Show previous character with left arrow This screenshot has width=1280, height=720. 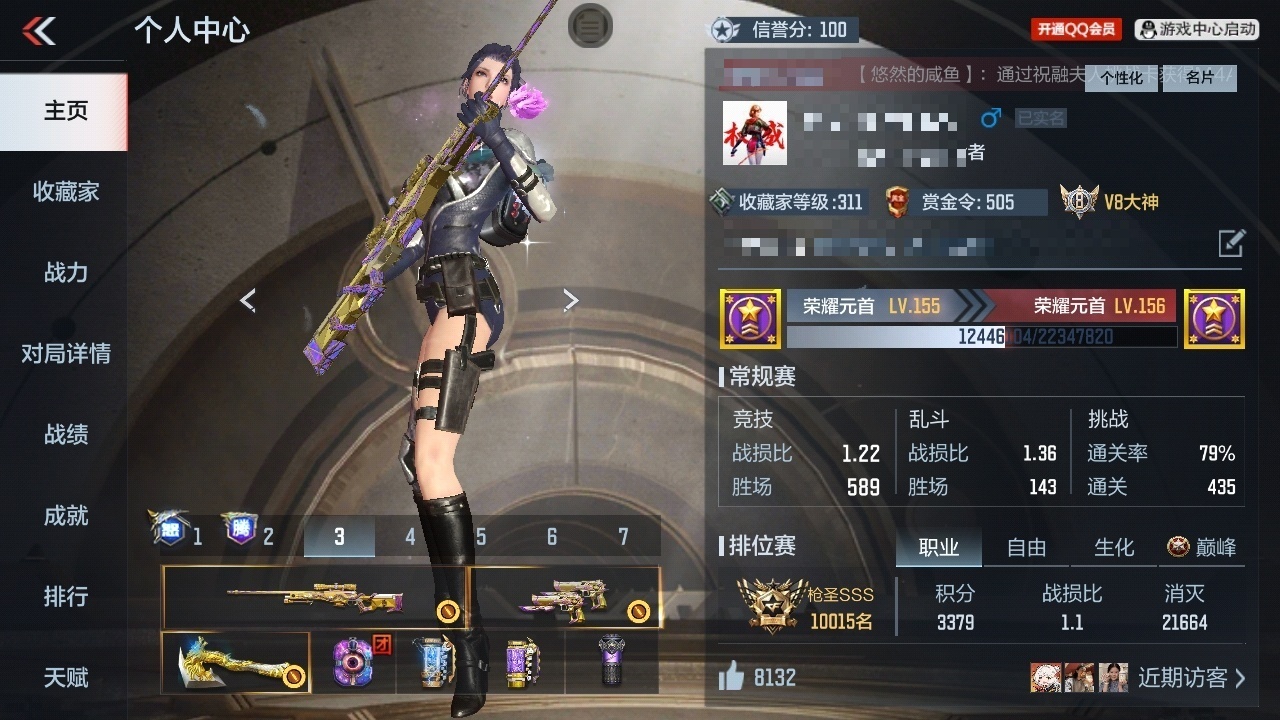coord(248,300)
